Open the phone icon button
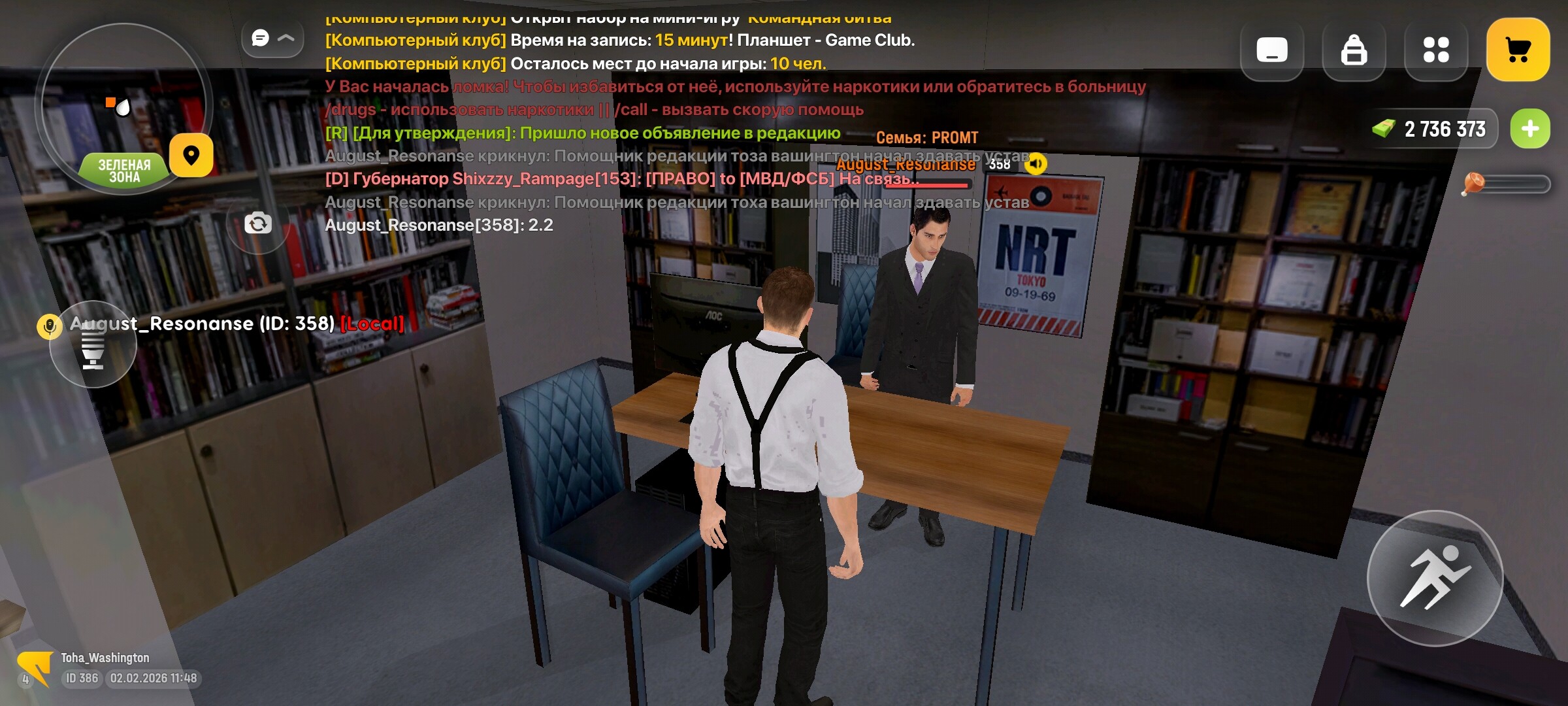The image size is (1568, 706). (1271, 50)
